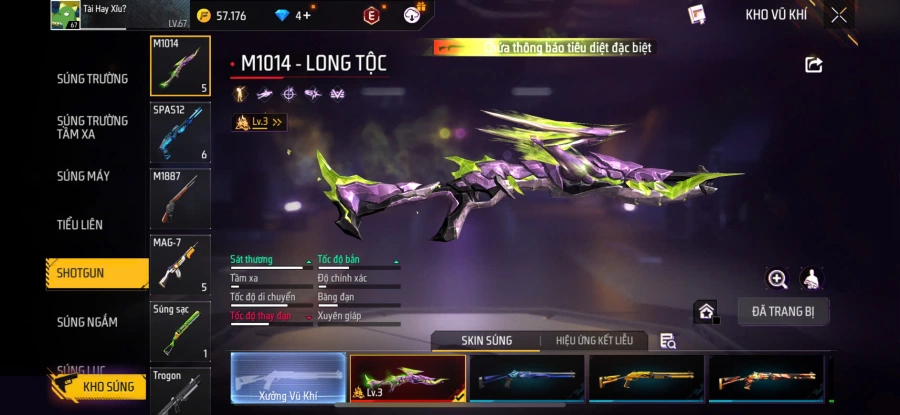
Task: Switch to the HIỆU ỨNG KẾT LIỄU tab
Action: click(594, 341)
